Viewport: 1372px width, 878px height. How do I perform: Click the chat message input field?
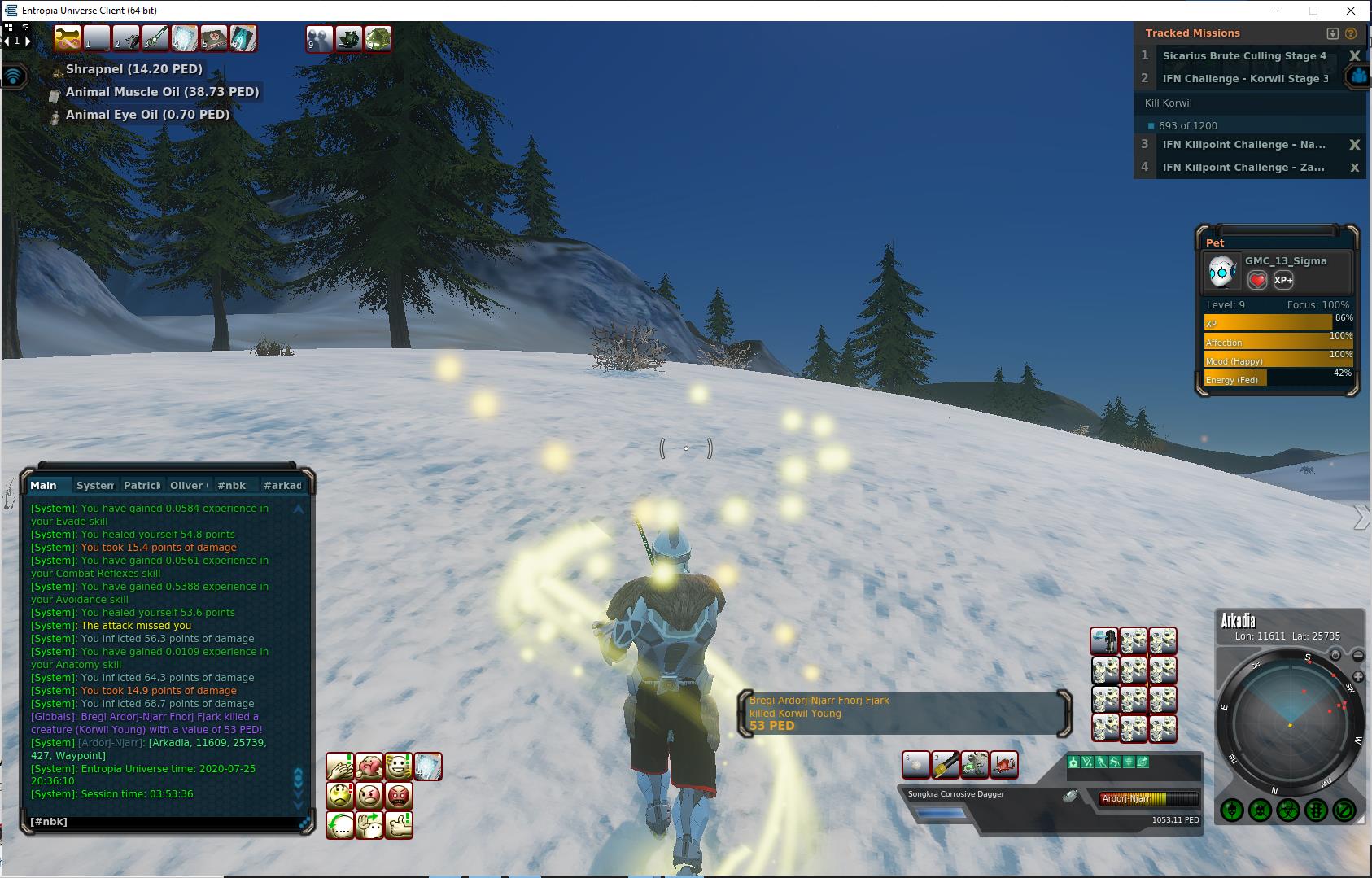pyautogui.click(x=163, y=822)
